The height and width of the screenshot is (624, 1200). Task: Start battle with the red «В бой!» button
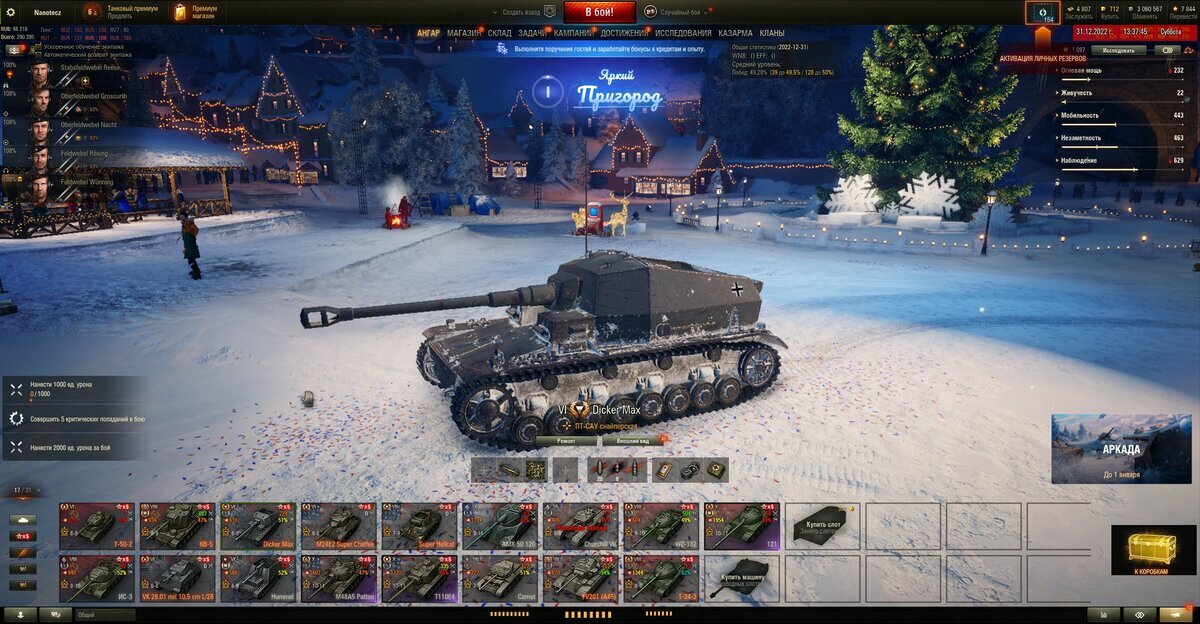[600, 12]
